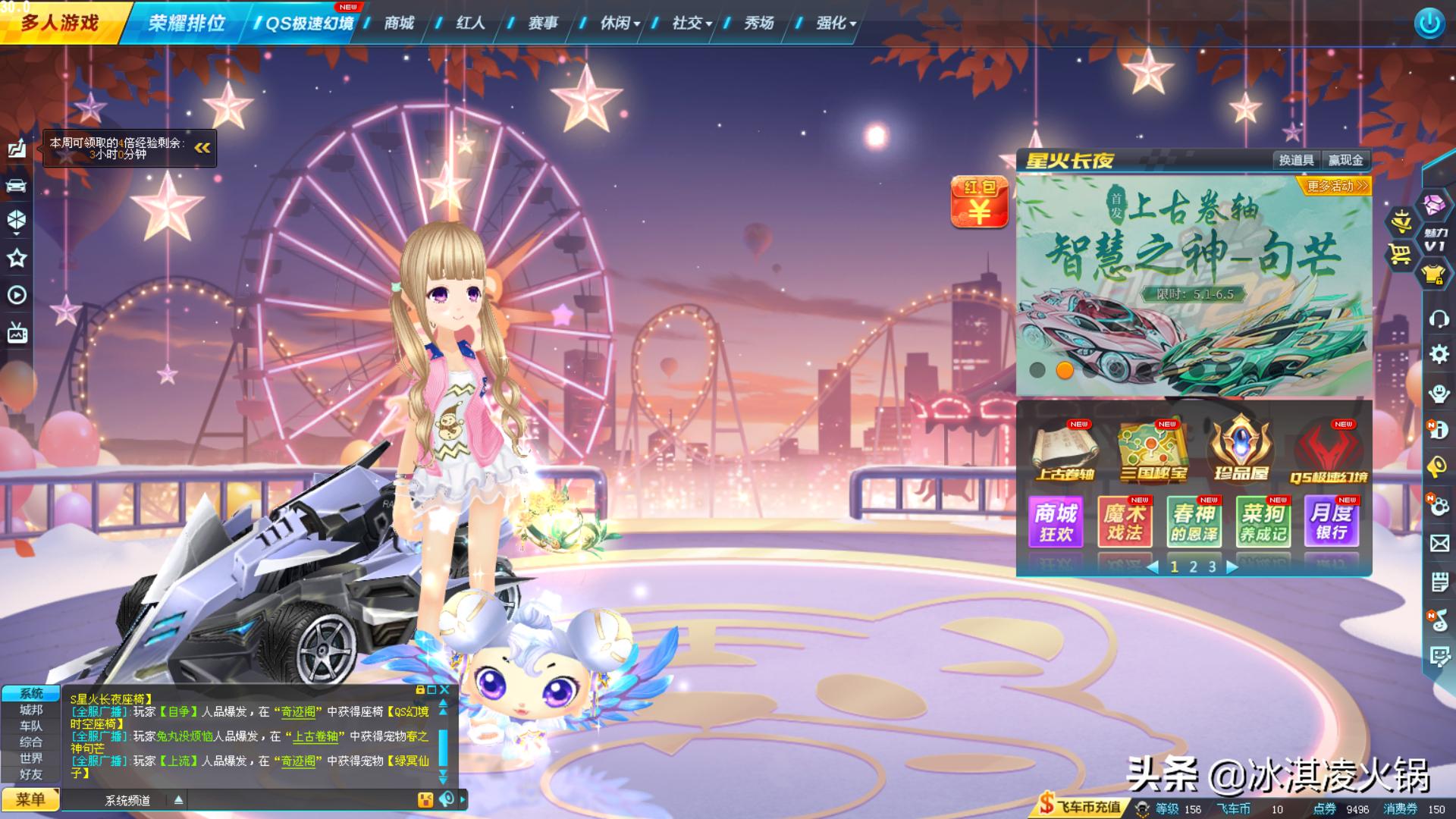Click the 换道具 exchange items button
1456x819 pixels.
coord(1296,160)
